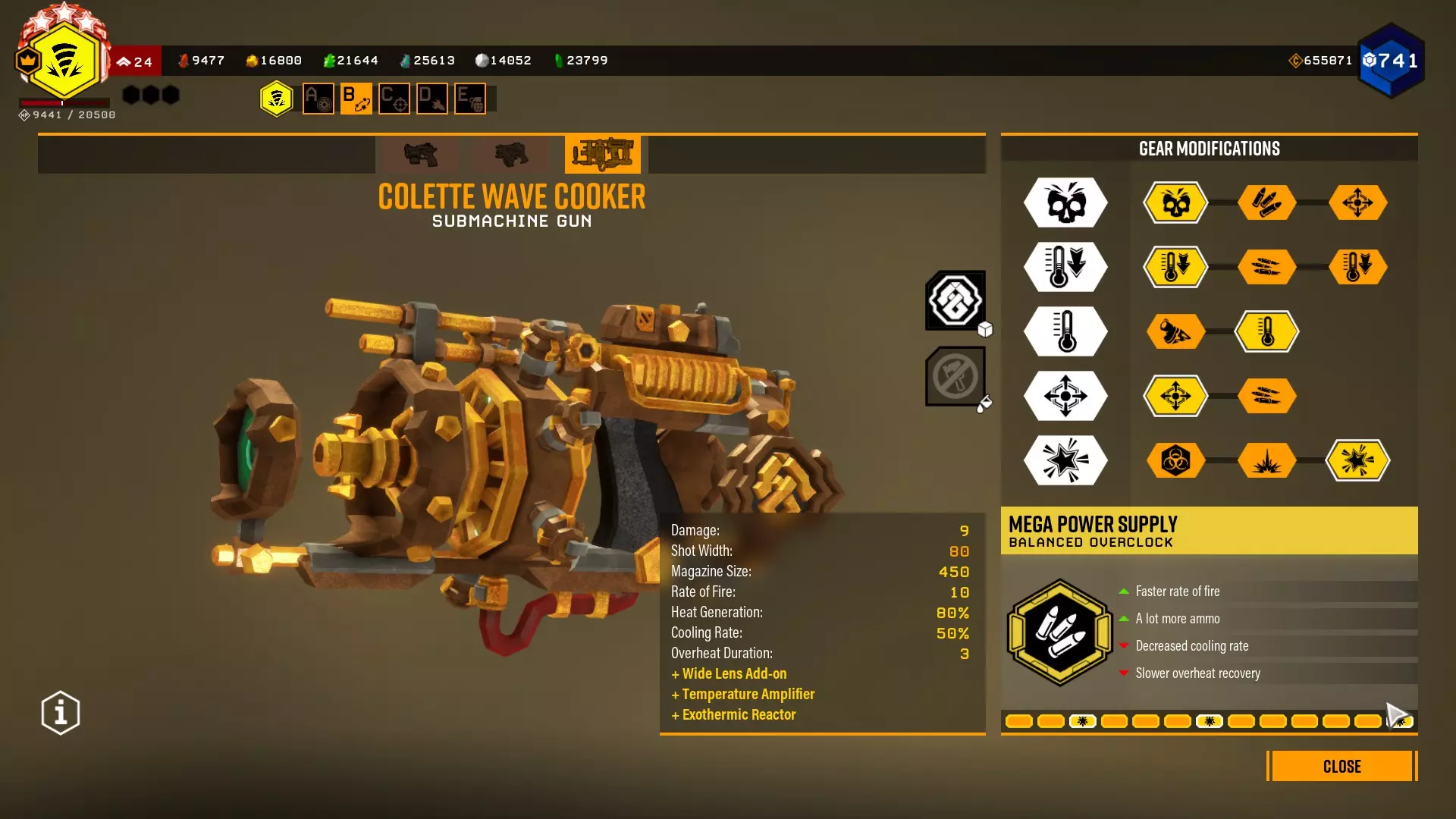
Task: Click the white skull tier header icon
Action: coord(1065,202)
